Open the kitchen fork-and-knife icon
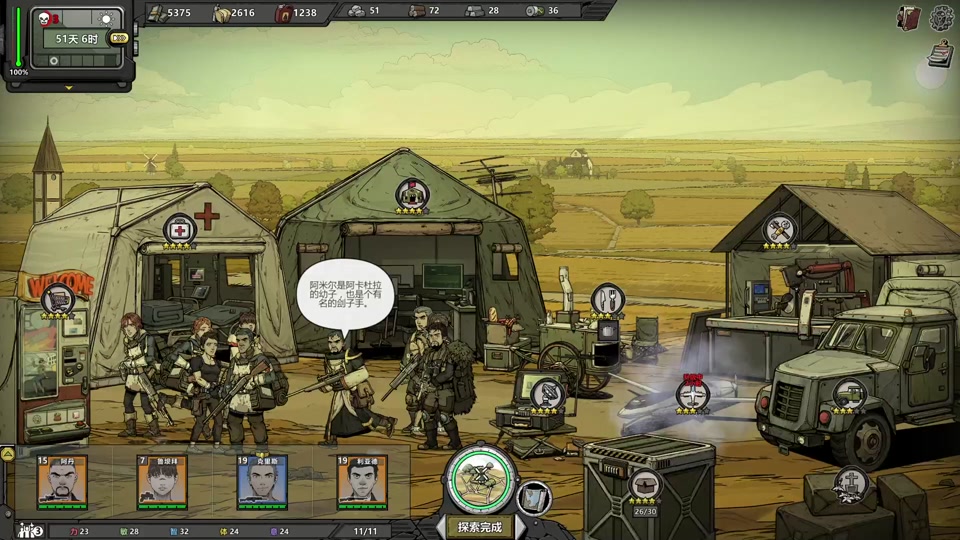This screenshot has height=540, width=960. (x=606, y=299)
